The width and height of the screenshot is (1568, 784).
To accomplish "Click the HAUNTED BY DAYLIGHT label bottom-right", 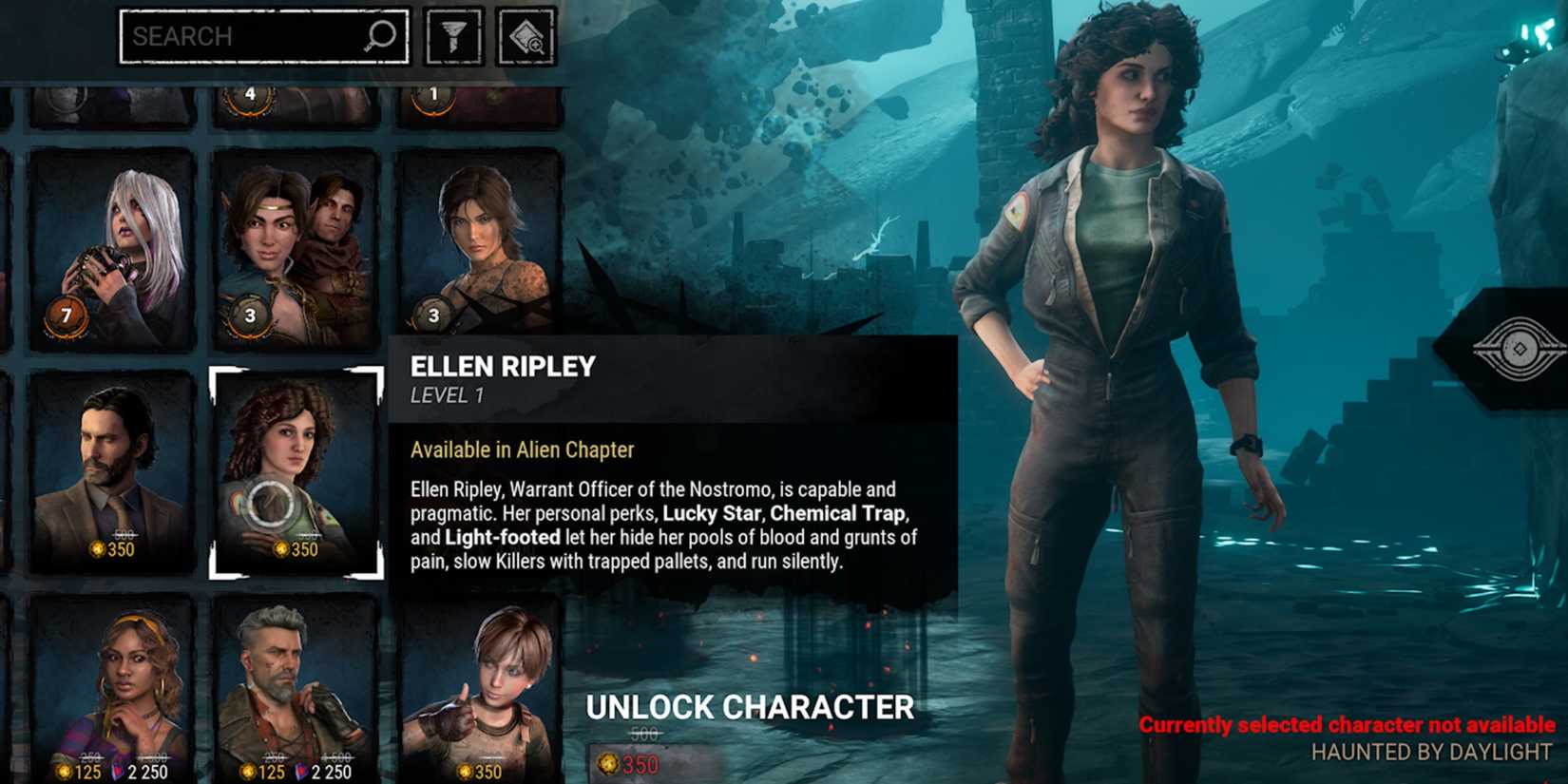I will [1431, 751].
